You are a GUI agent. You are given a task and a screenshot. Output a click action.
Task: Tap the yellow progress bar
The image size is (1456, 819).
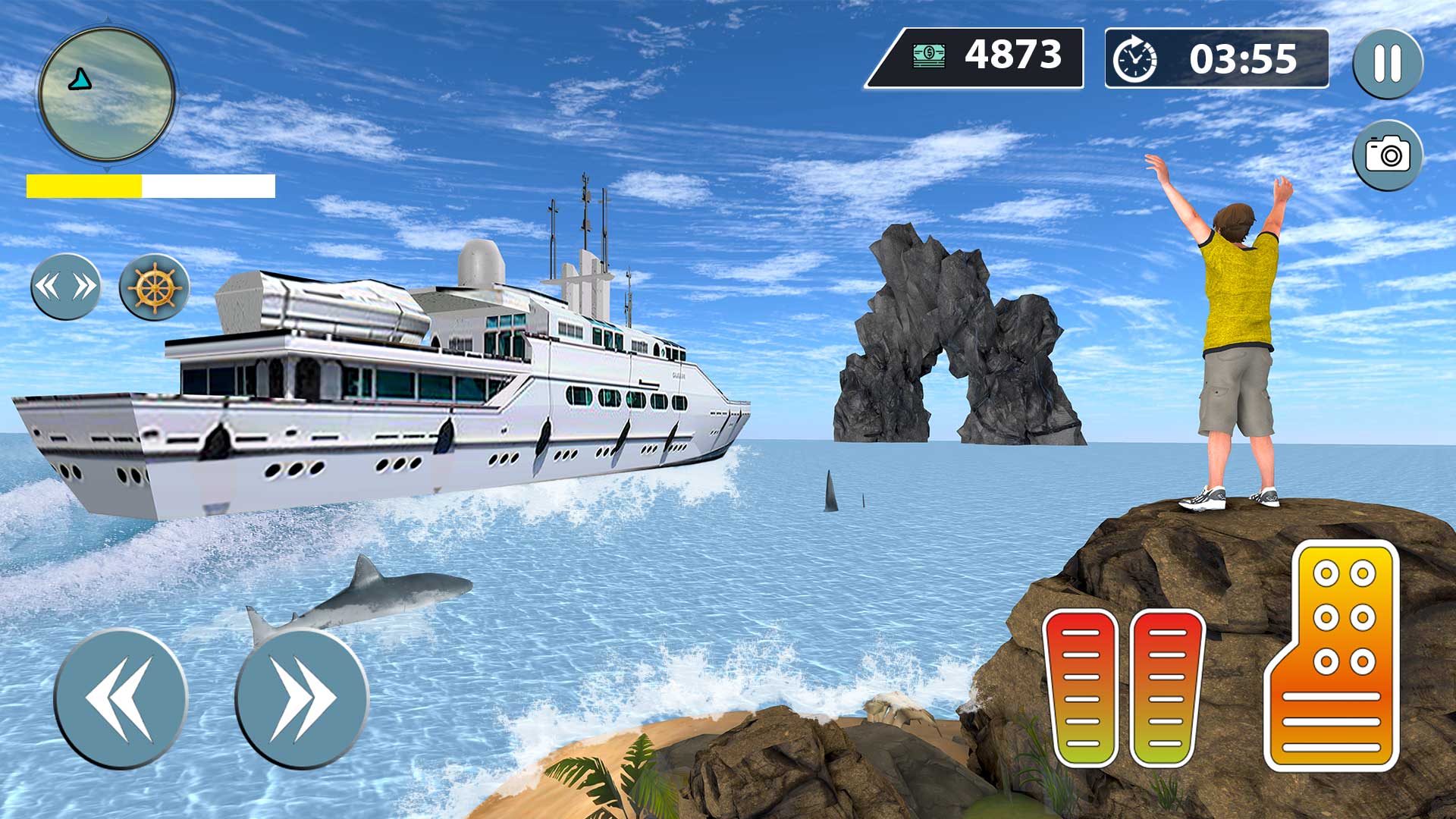pyautogui.click(x=83, y=184)
